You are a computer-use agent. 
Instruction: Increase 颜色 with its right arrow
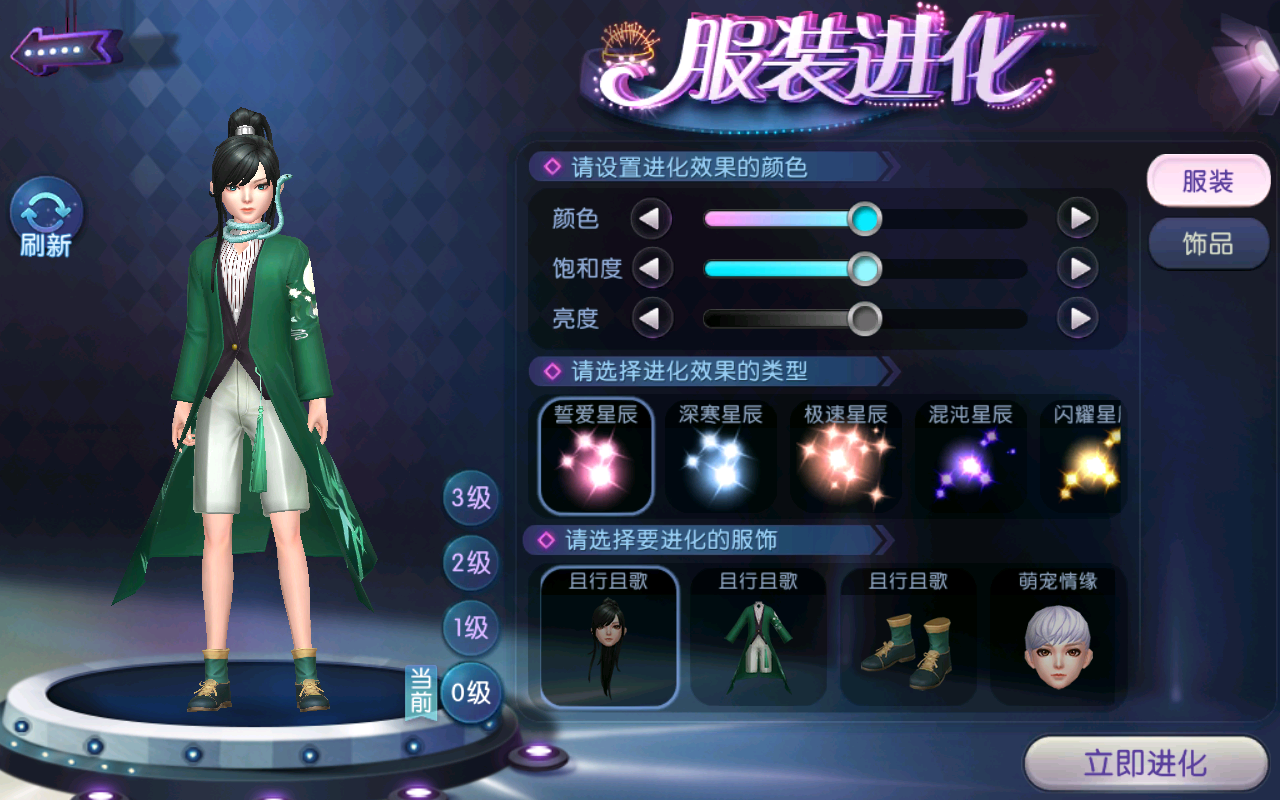(1078, 218)
